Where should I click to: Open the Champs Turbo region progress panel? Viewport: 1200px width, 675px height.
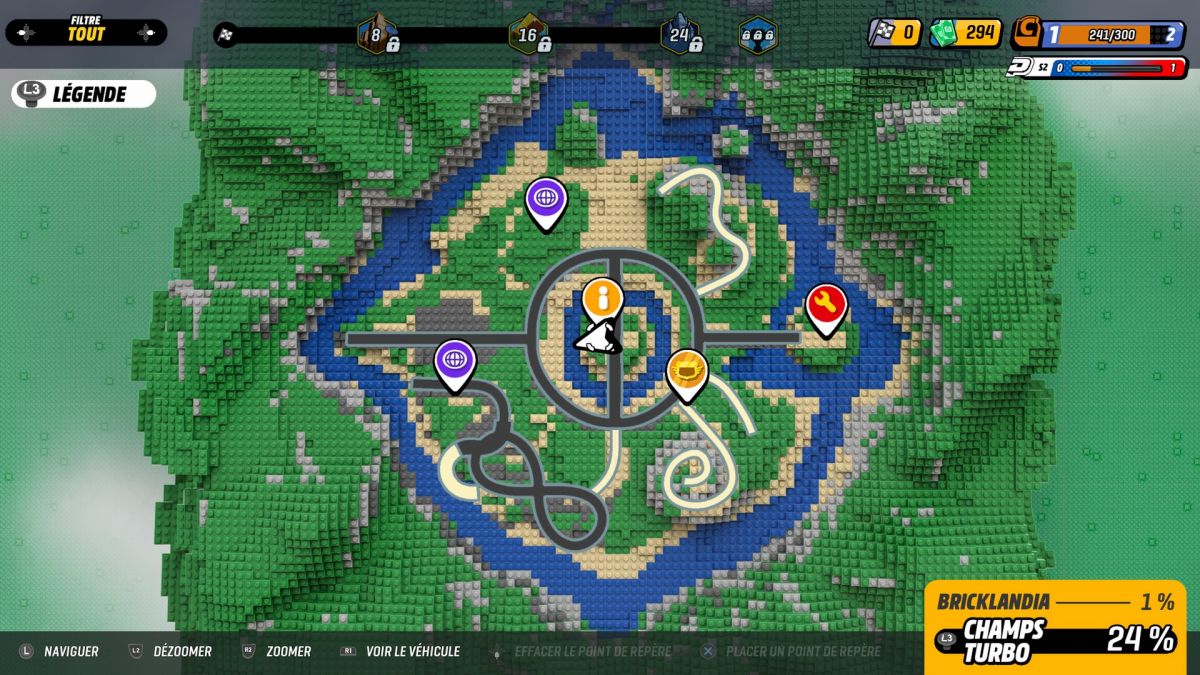pyautogui.click(x=1055, y=640)
